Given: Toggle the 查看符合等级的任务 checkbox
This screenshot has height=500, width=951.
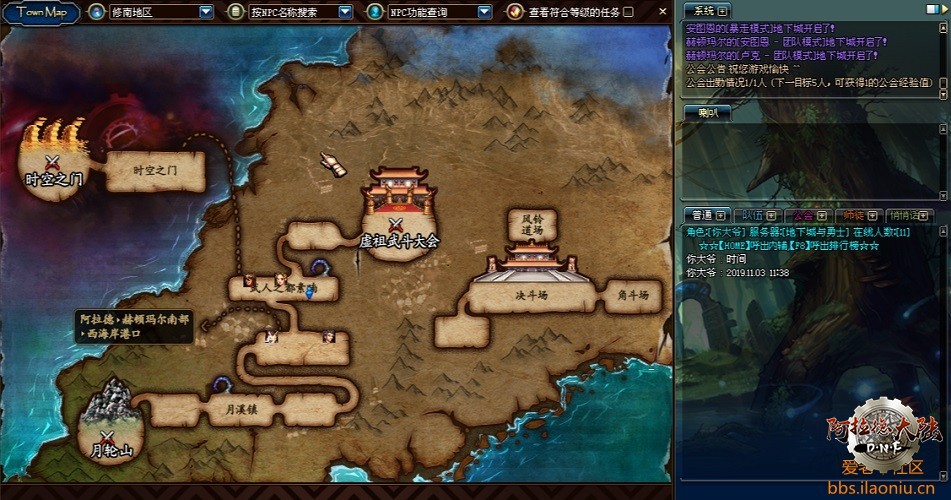Looking at the screenshot, I should coord(629,12).
